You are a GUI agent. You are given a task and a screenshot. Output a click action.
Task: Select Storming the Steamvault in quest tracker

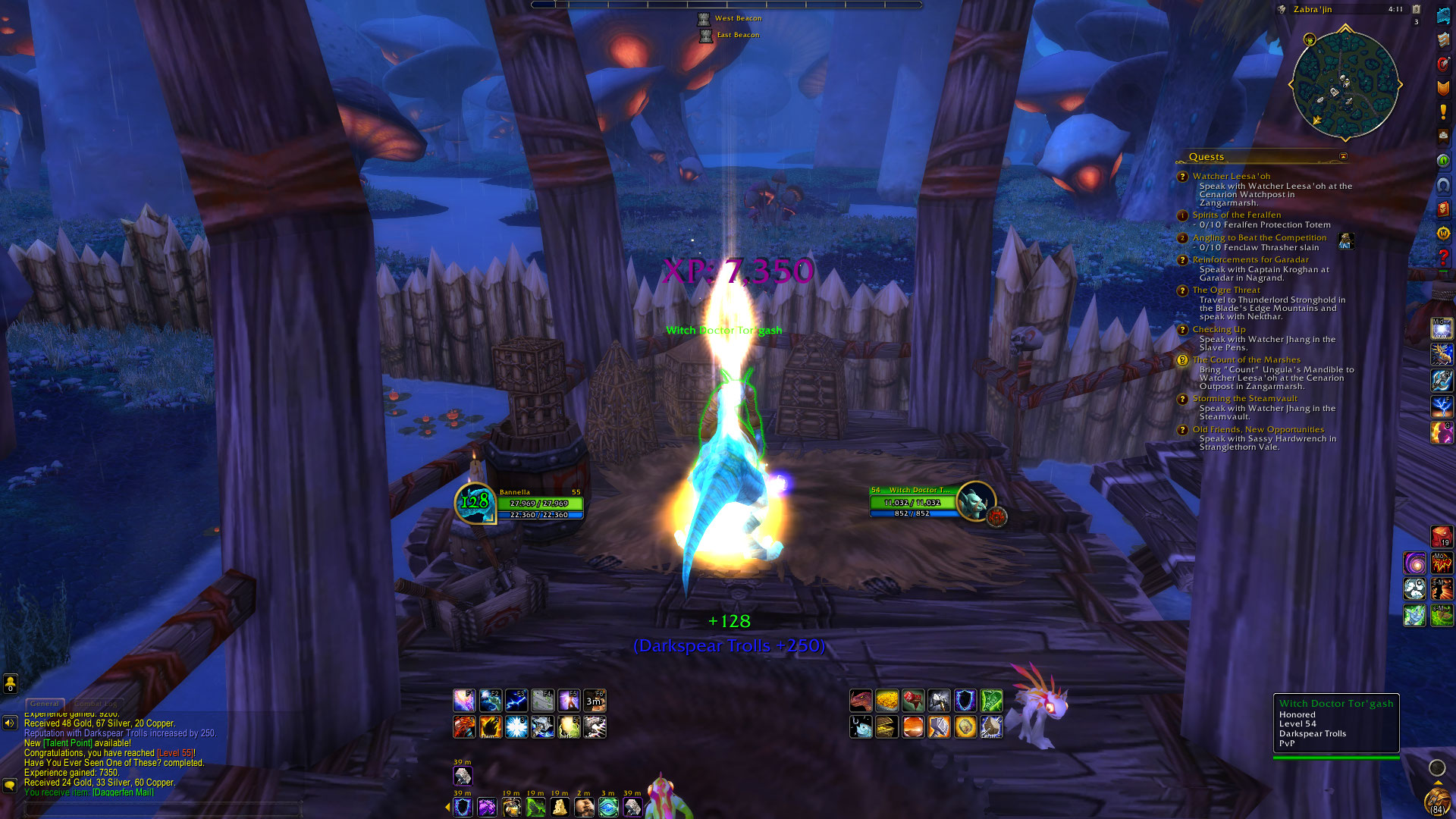click(x=1244, y=399)
